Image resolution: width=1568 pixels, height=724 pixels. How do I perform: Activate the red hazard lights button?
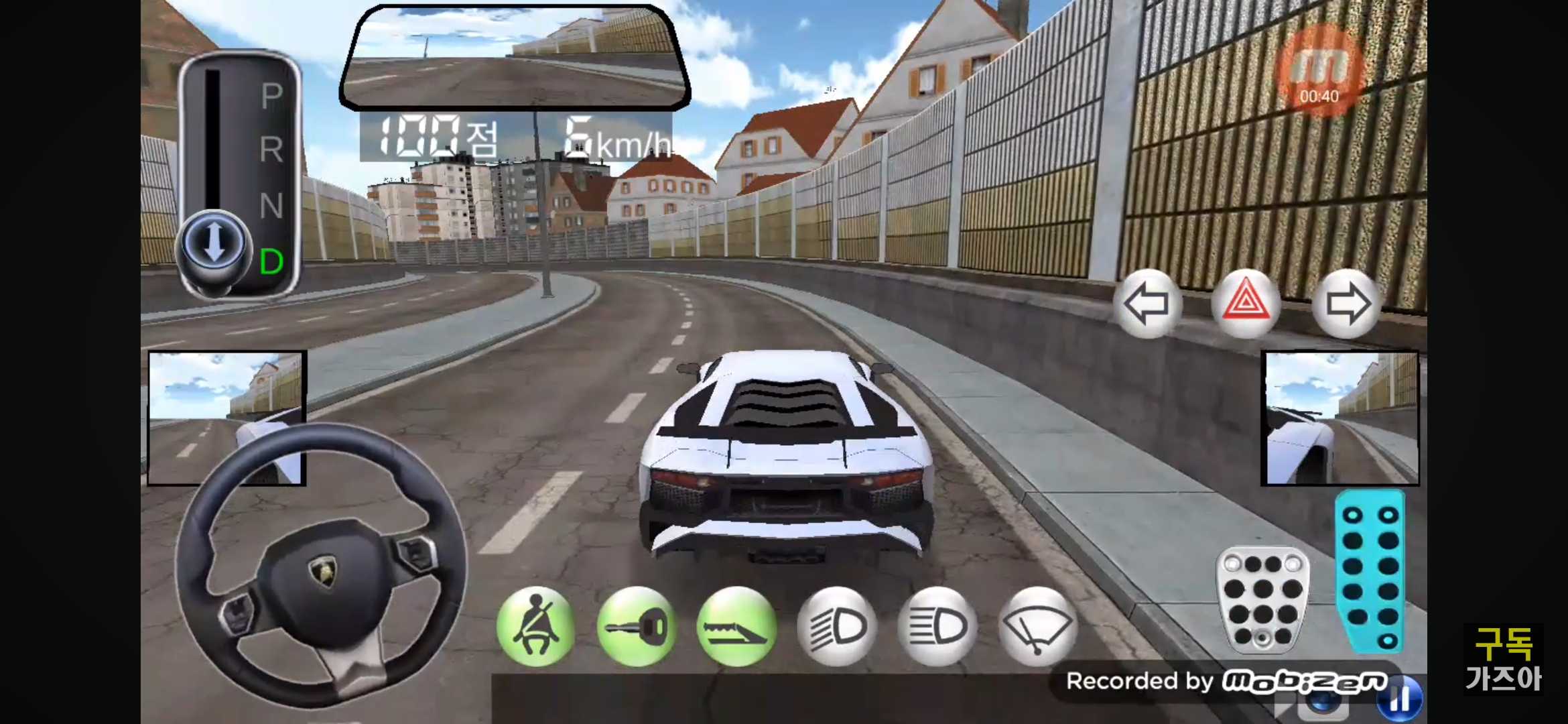(1246, 304)
